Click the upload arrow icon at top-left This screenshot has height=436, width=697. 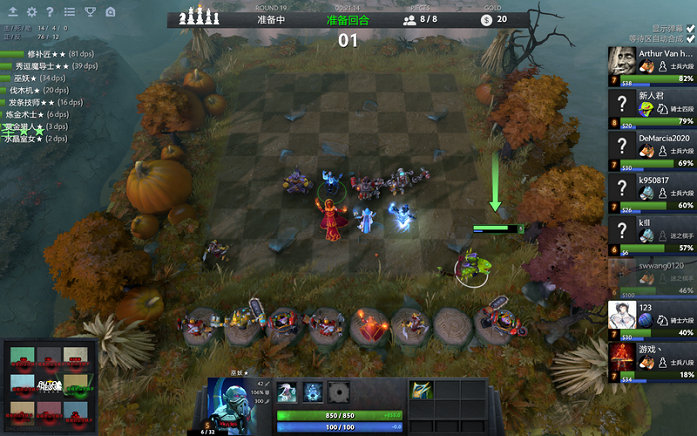pyautogui.click(x=12, y=12)
